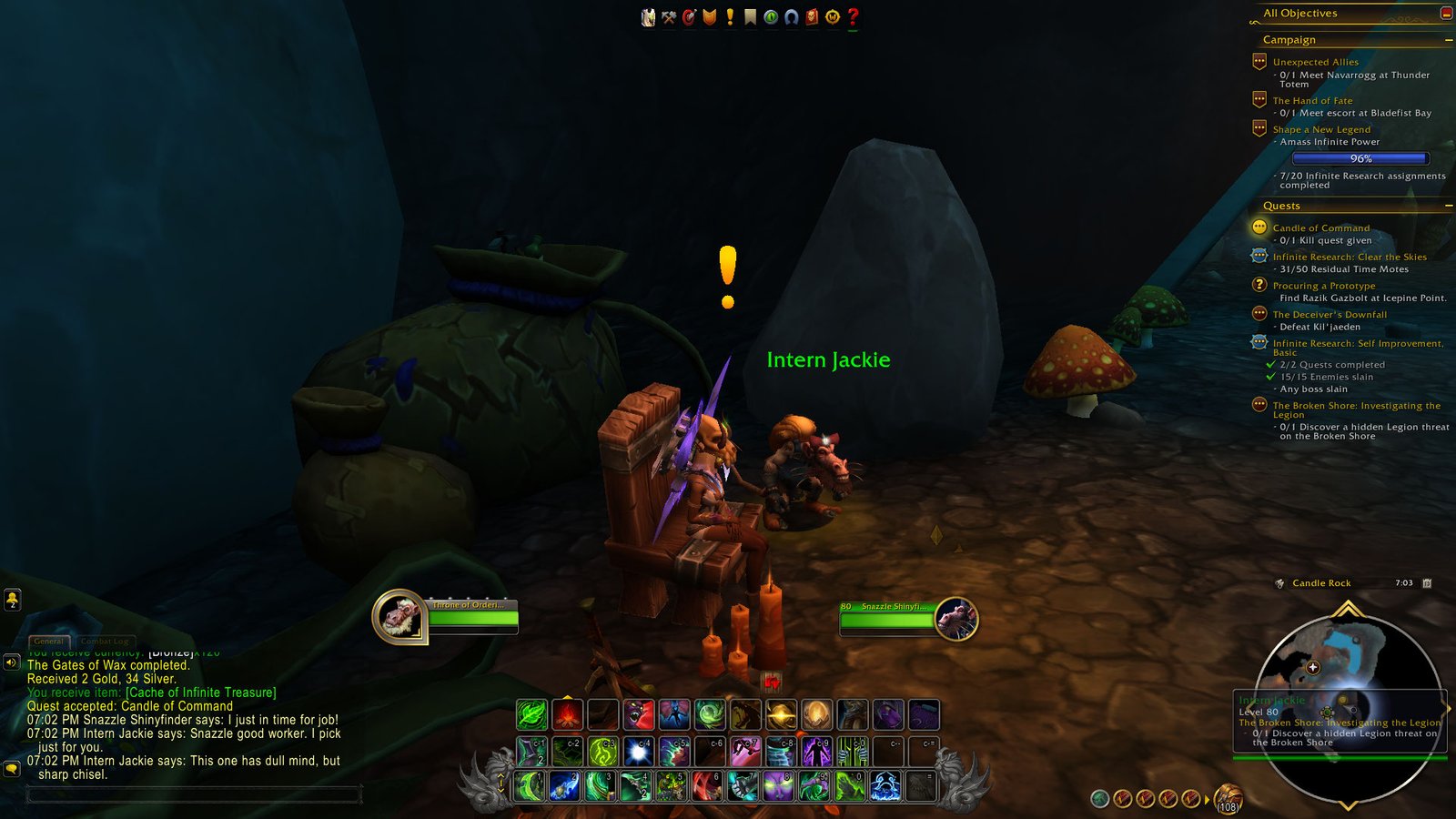1456x819 pixels.
Task: Use the campfire ability on the action bar
Action: [568, 715]
